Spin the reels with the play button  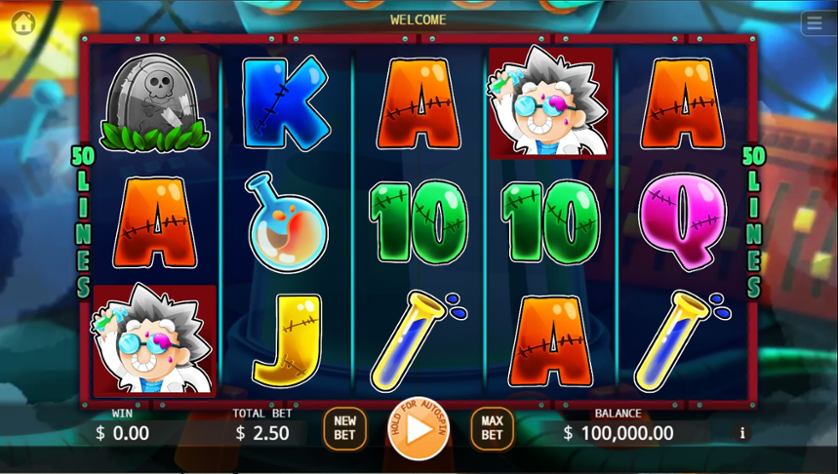418,429
